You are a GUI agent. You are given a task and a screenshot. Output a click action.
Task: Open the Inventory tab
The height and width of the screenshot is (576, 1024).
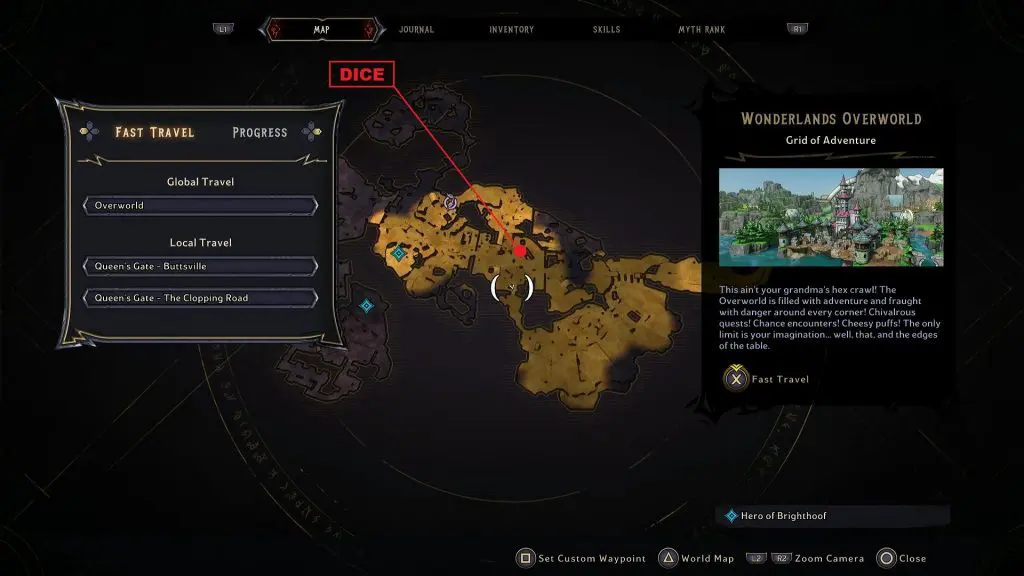coord(511,30)
